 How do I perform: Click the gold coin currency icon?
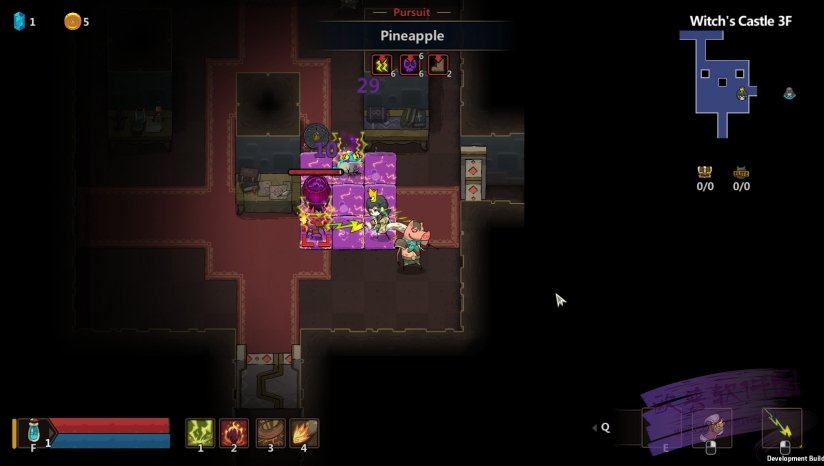[72, 21]
